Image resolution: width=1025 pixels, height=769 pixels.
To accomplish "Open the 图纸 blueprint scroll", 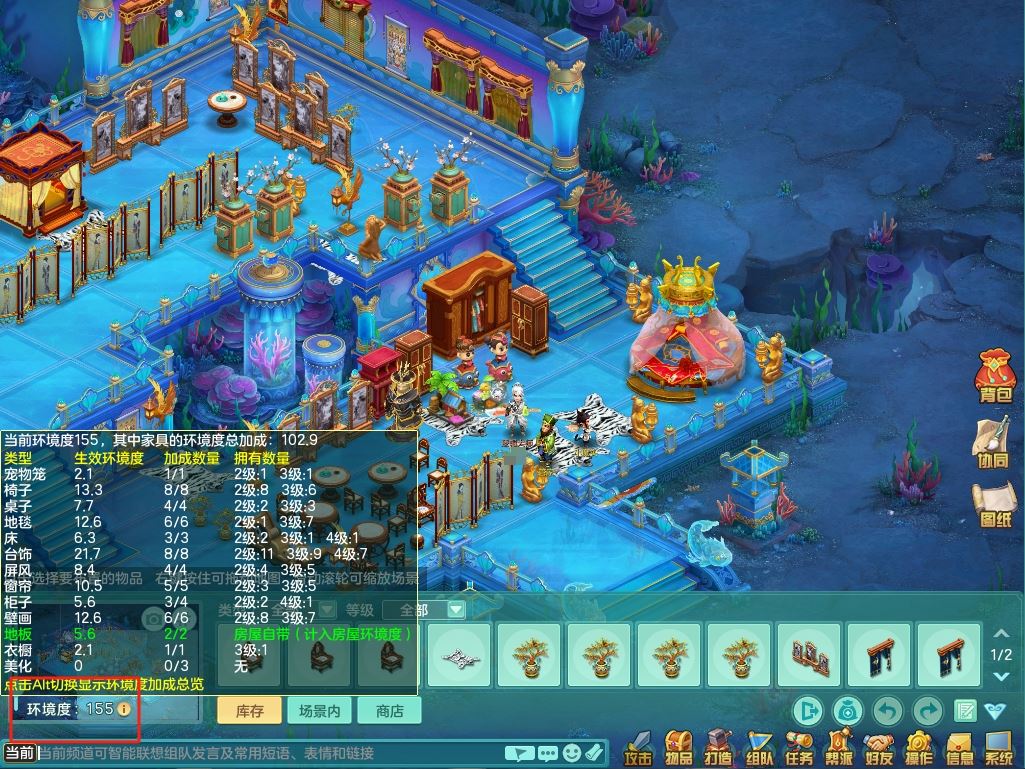I will [x=996, y=507].
